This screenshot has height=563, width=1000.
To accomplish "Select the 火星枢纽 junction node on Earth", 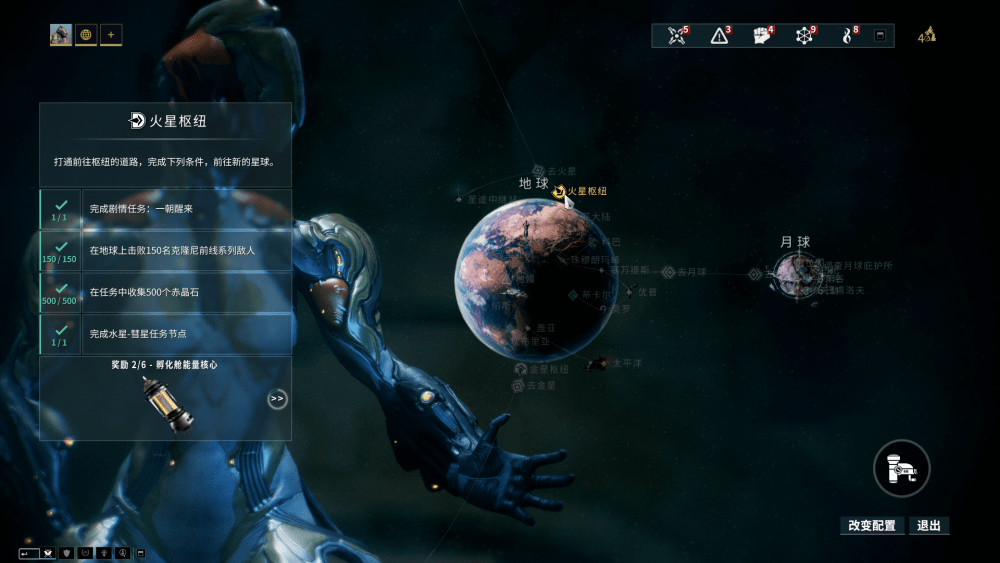I will (559, 191).
